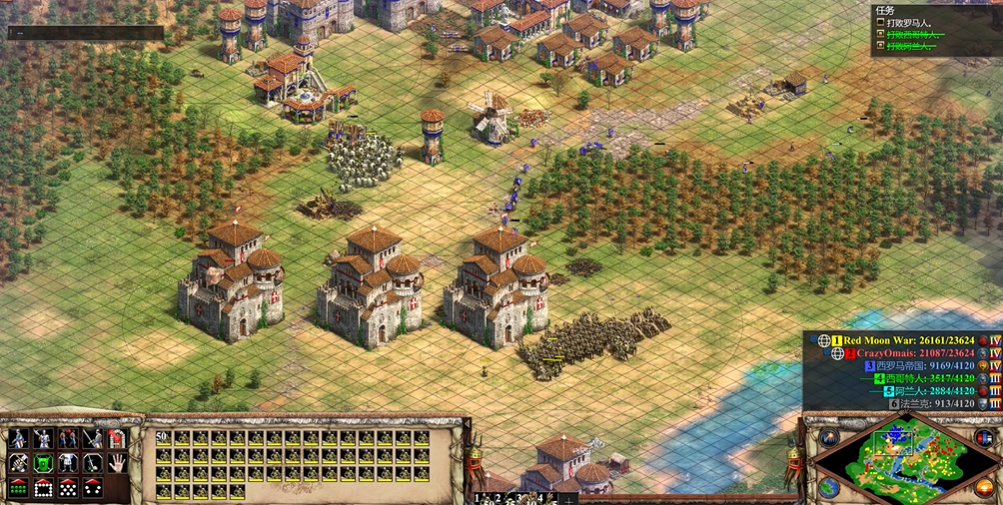Click the globe minimap view button

point(829,488)
